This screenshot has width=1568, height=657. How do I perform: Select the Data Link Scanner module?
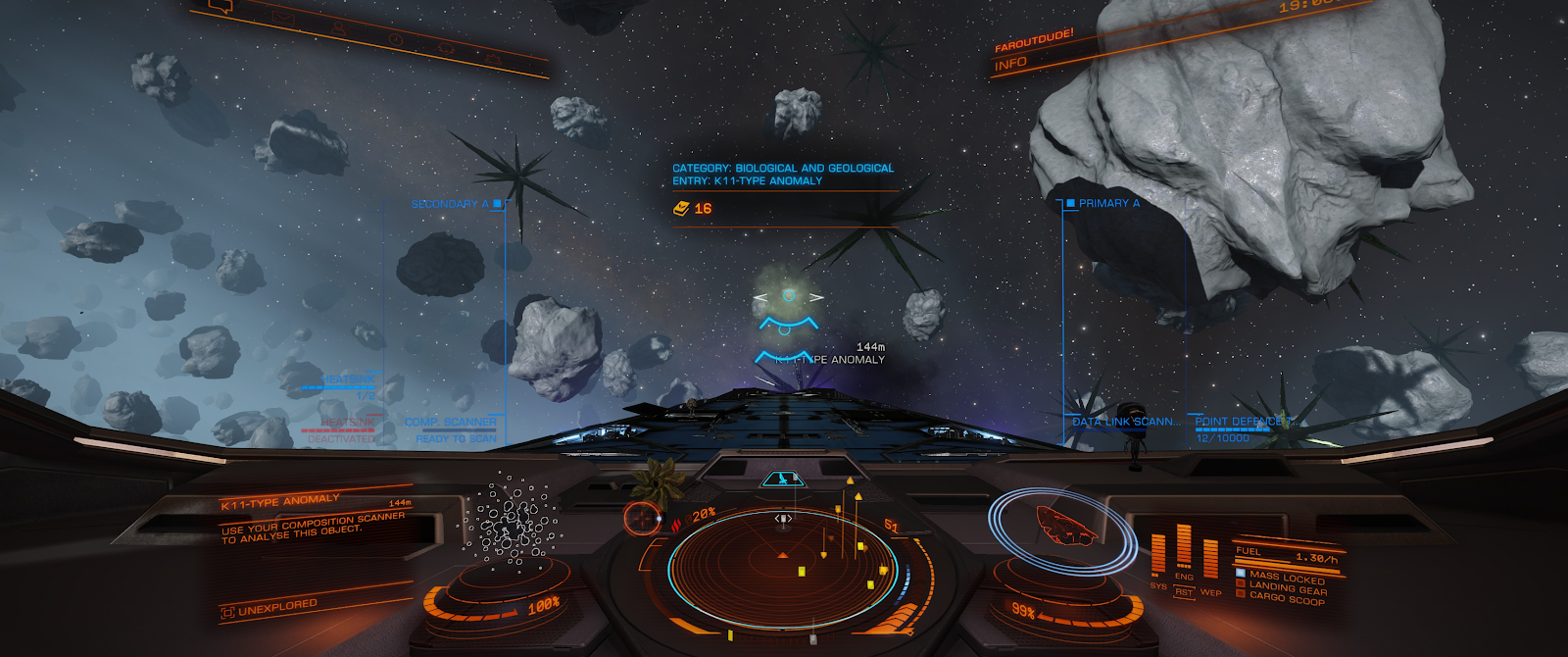[x=1126, y=422]
